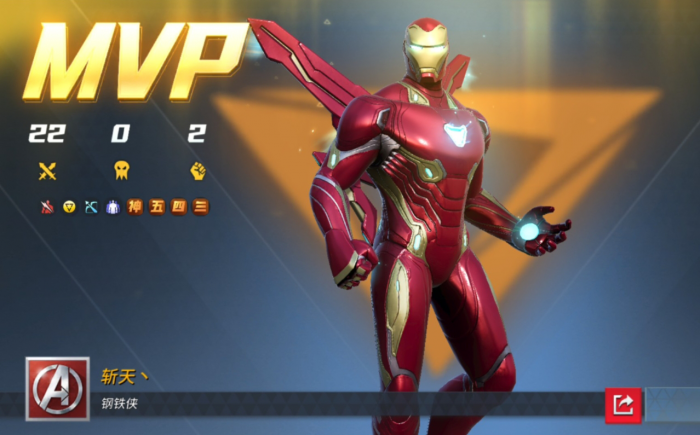Viewport: 700px width, 435px height.
Task: Click the blue armor medal icon
Action: tap(112, 207)
